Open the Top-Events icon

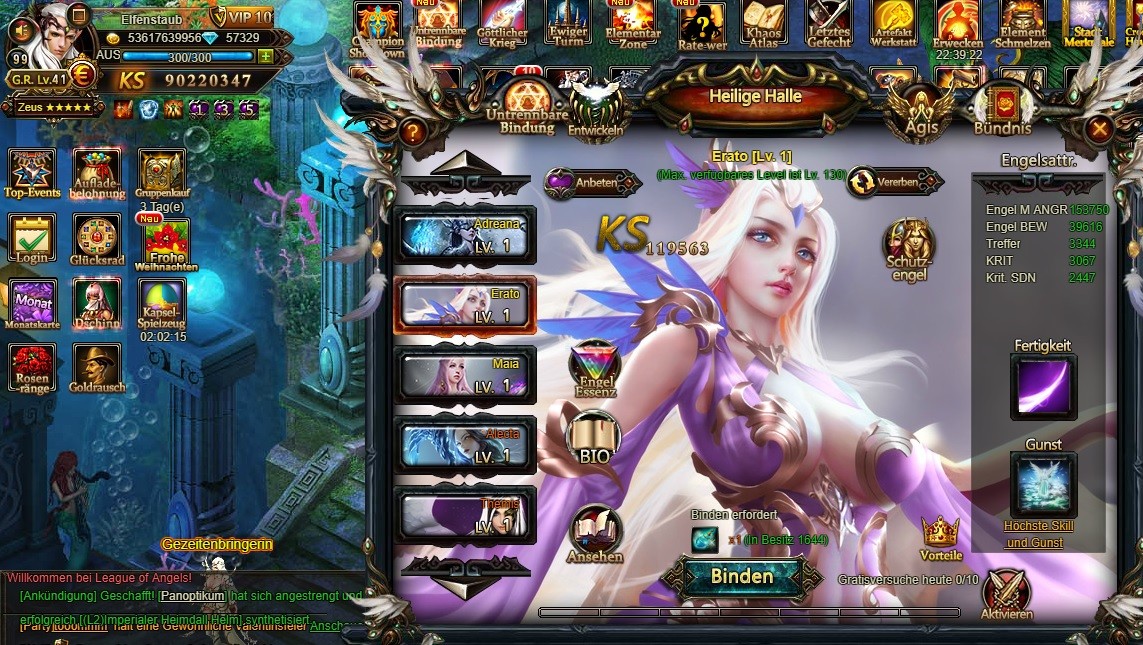32,173
